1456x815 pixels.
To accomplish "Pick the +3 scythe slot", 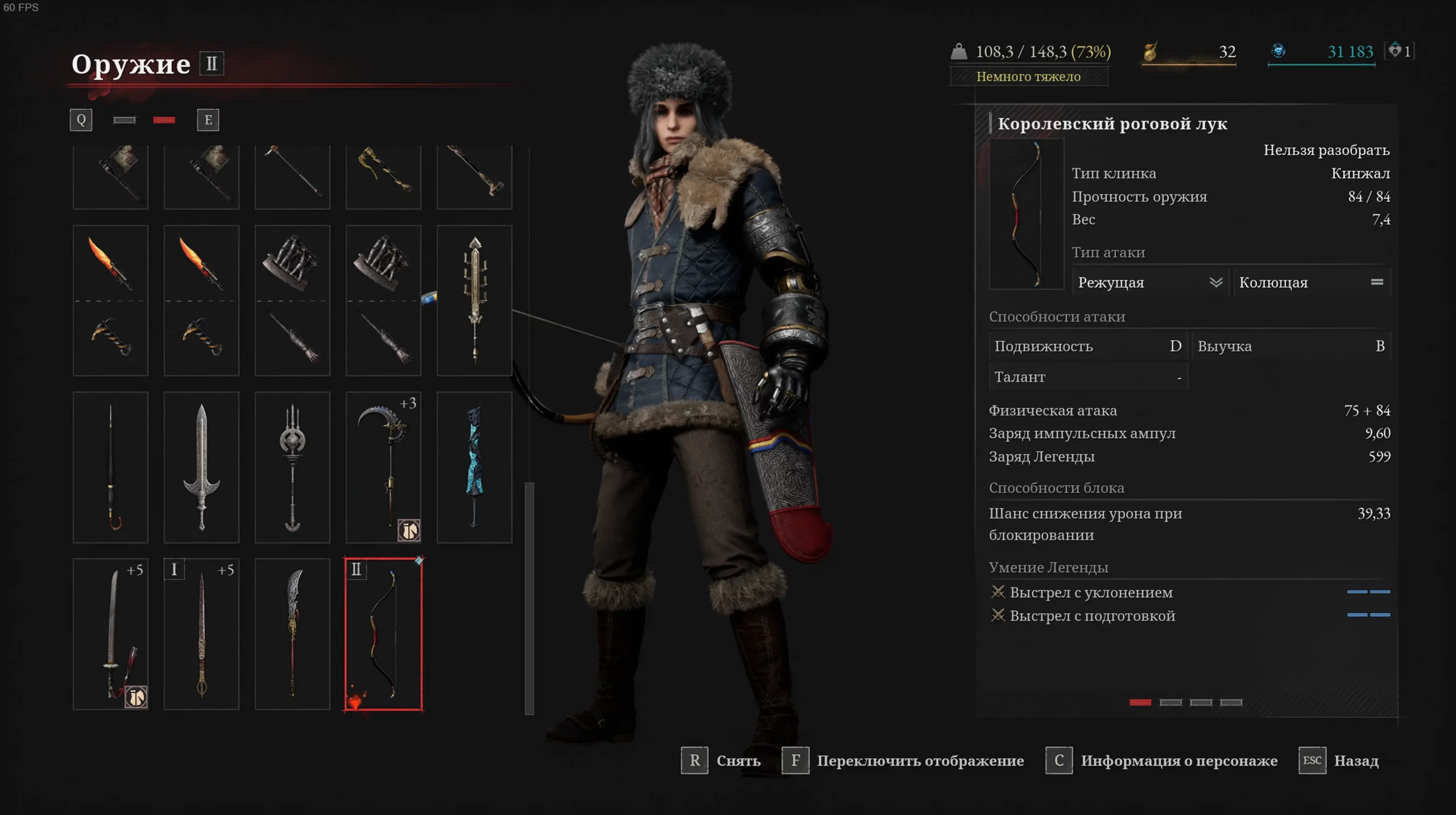I will coord(383,467).
